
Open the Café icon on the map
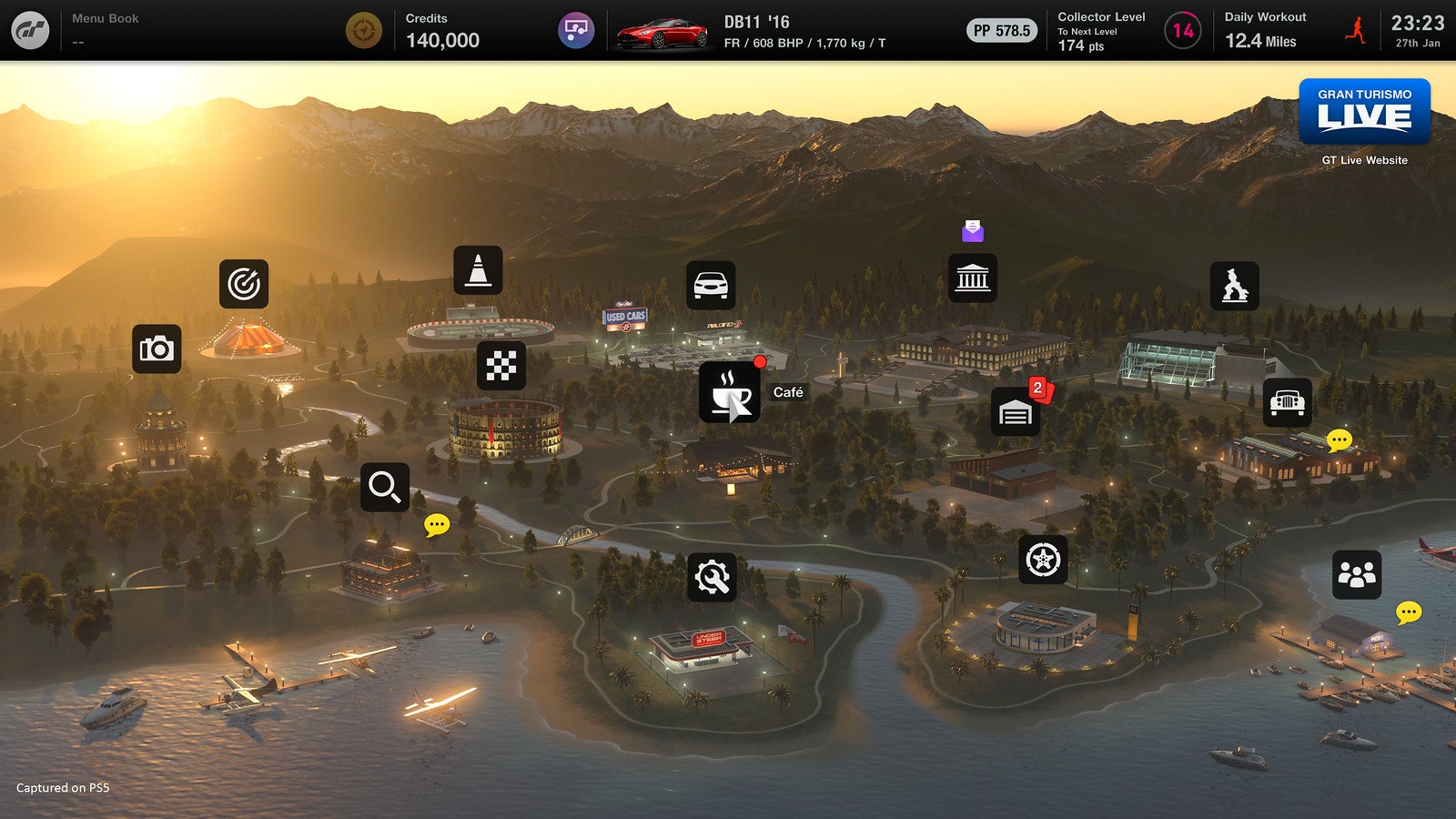[728, 394]
